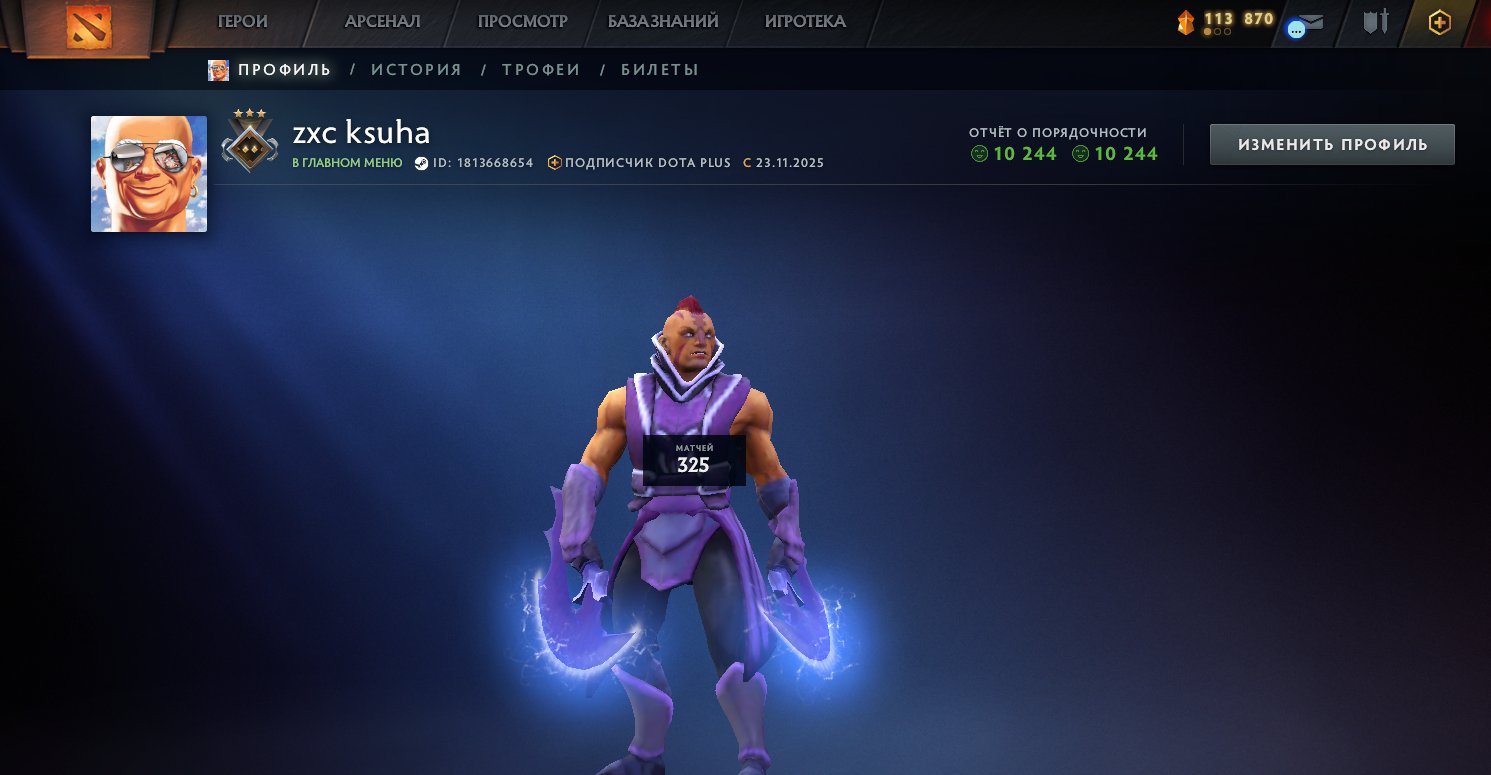Open the Armory shield-and-sword icon

tap(1375, 22)
